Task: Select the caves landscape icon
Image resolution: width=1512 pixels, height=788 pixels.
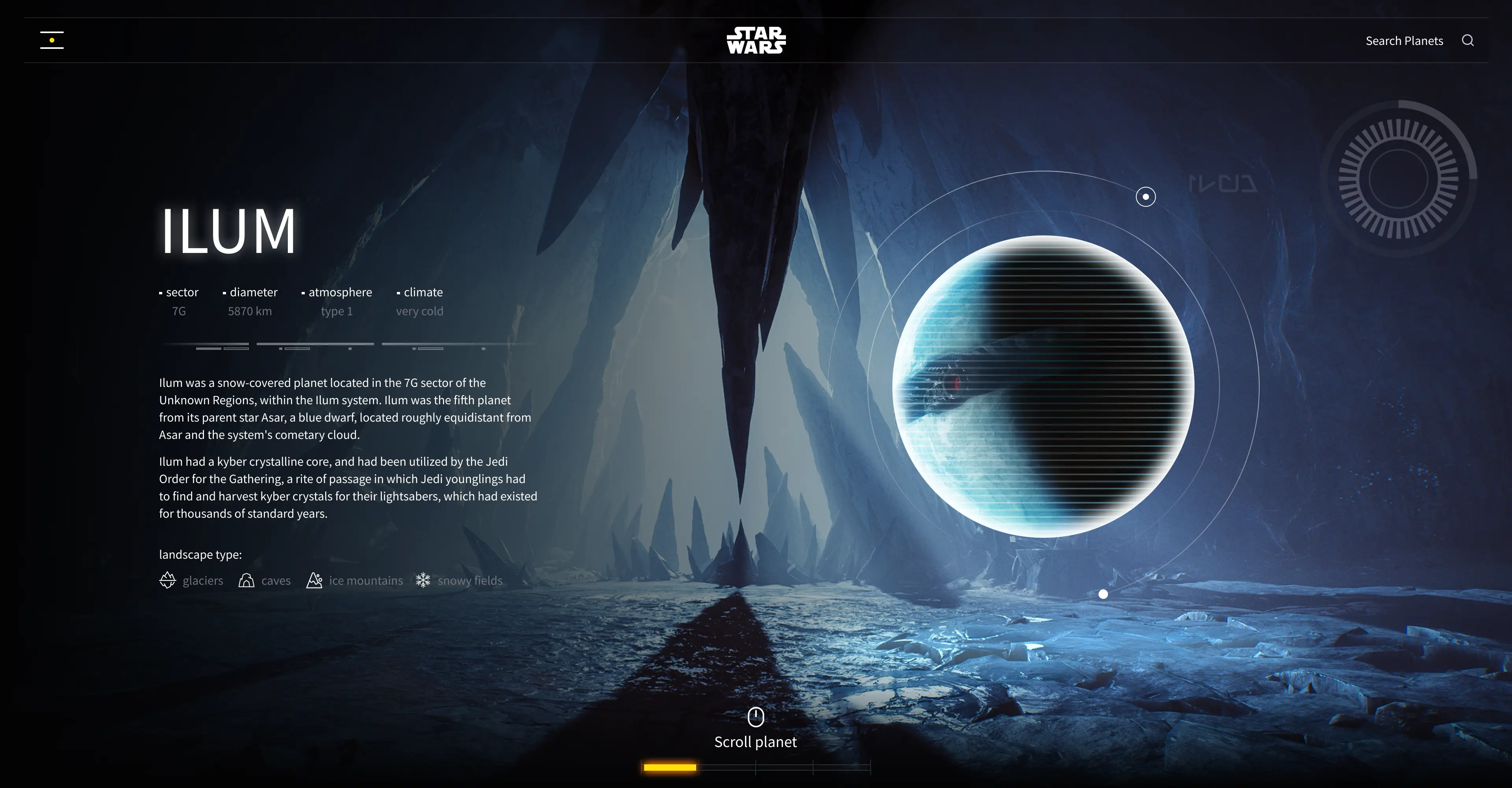Action: tap(247, 580)
